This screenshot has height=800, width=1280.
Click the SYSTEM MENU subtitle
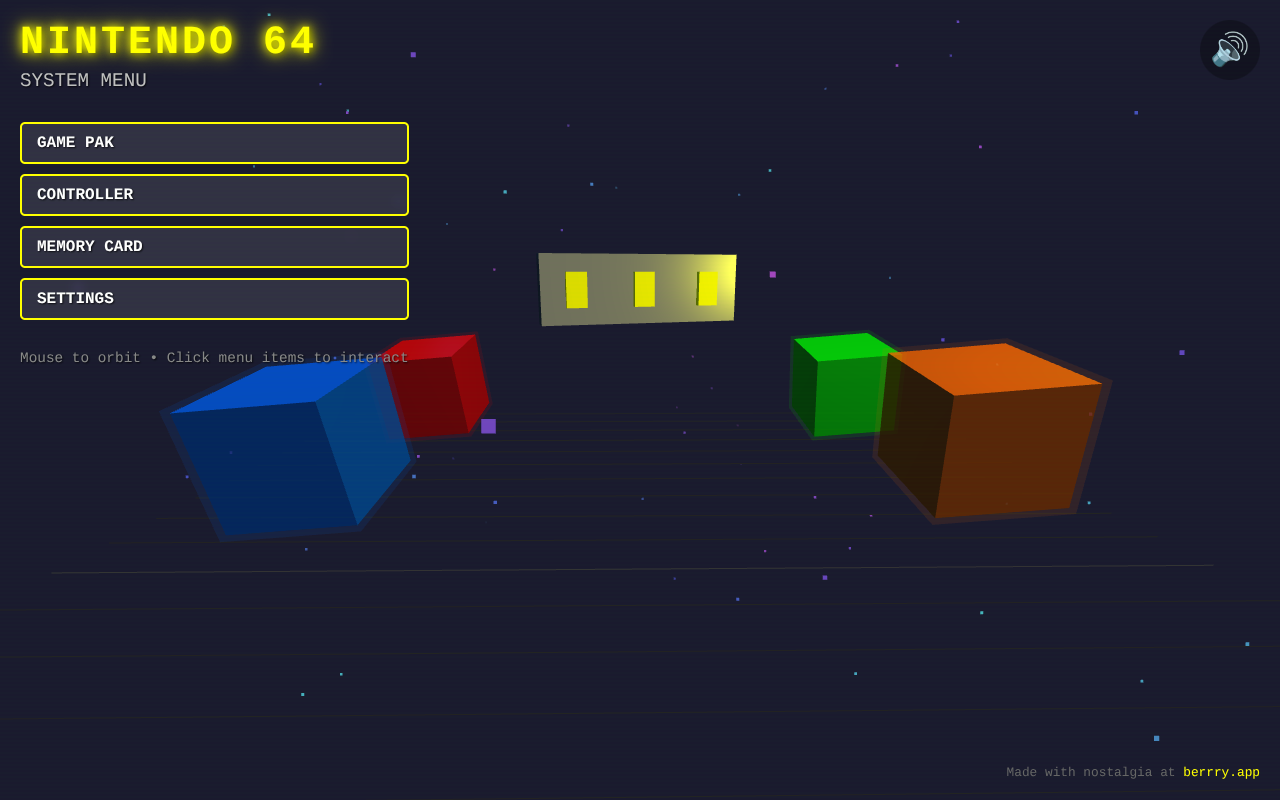(83, 80)
